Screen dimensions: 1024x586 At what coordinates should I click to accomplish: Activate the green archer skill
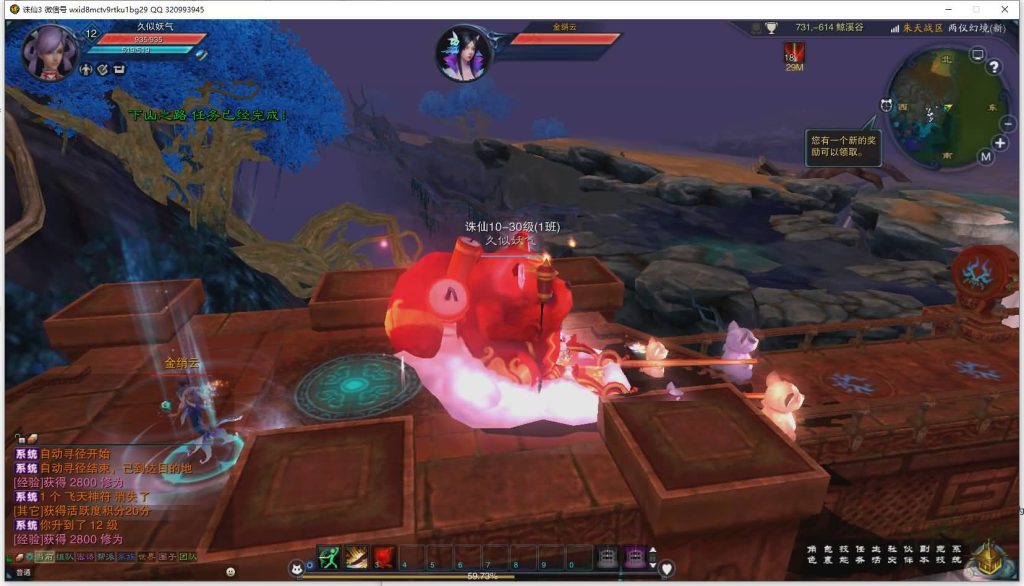[x=330, y=557]
